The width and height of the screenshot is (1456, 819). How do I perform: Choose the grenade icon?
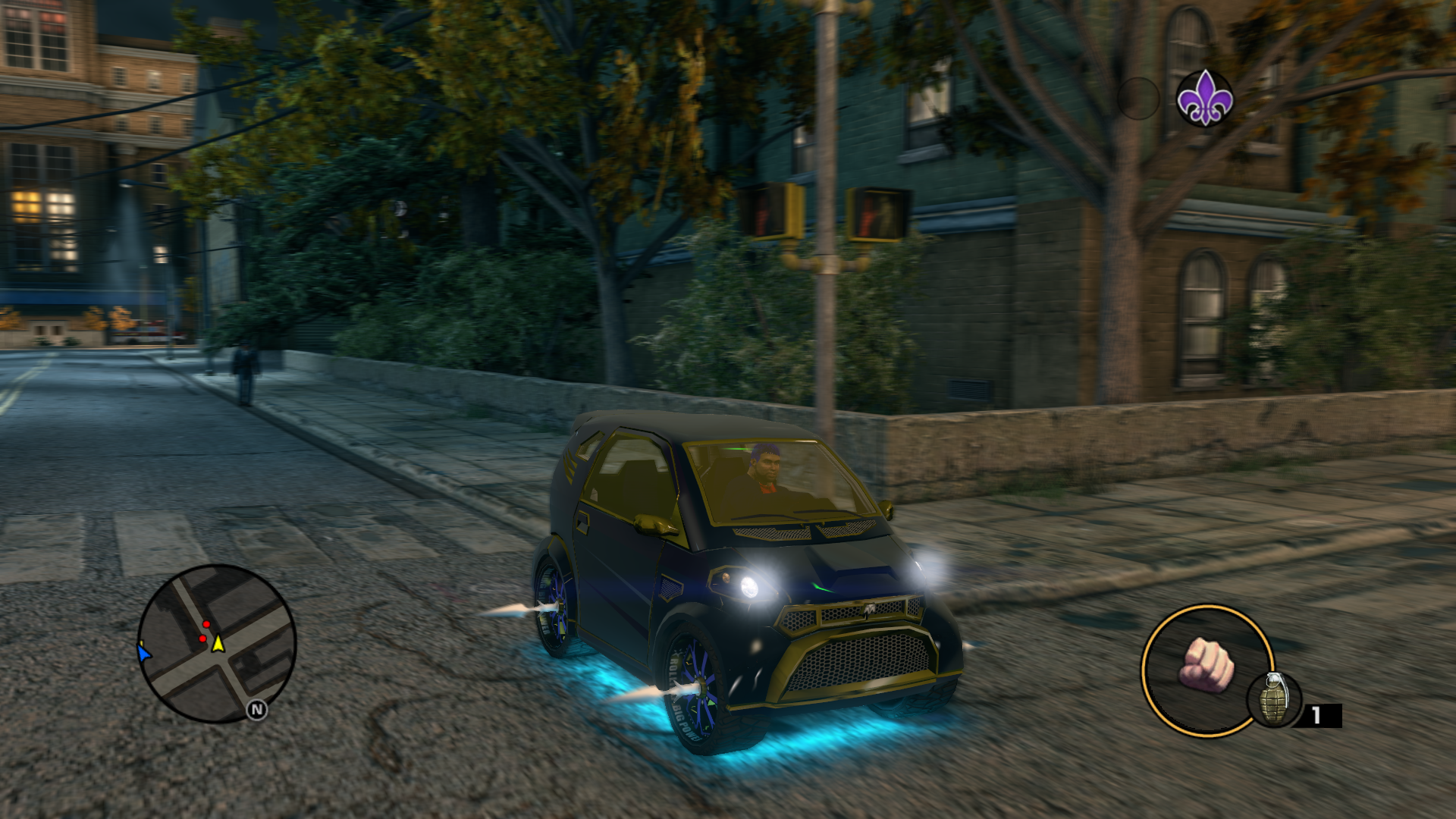(x=1274, y=699)
